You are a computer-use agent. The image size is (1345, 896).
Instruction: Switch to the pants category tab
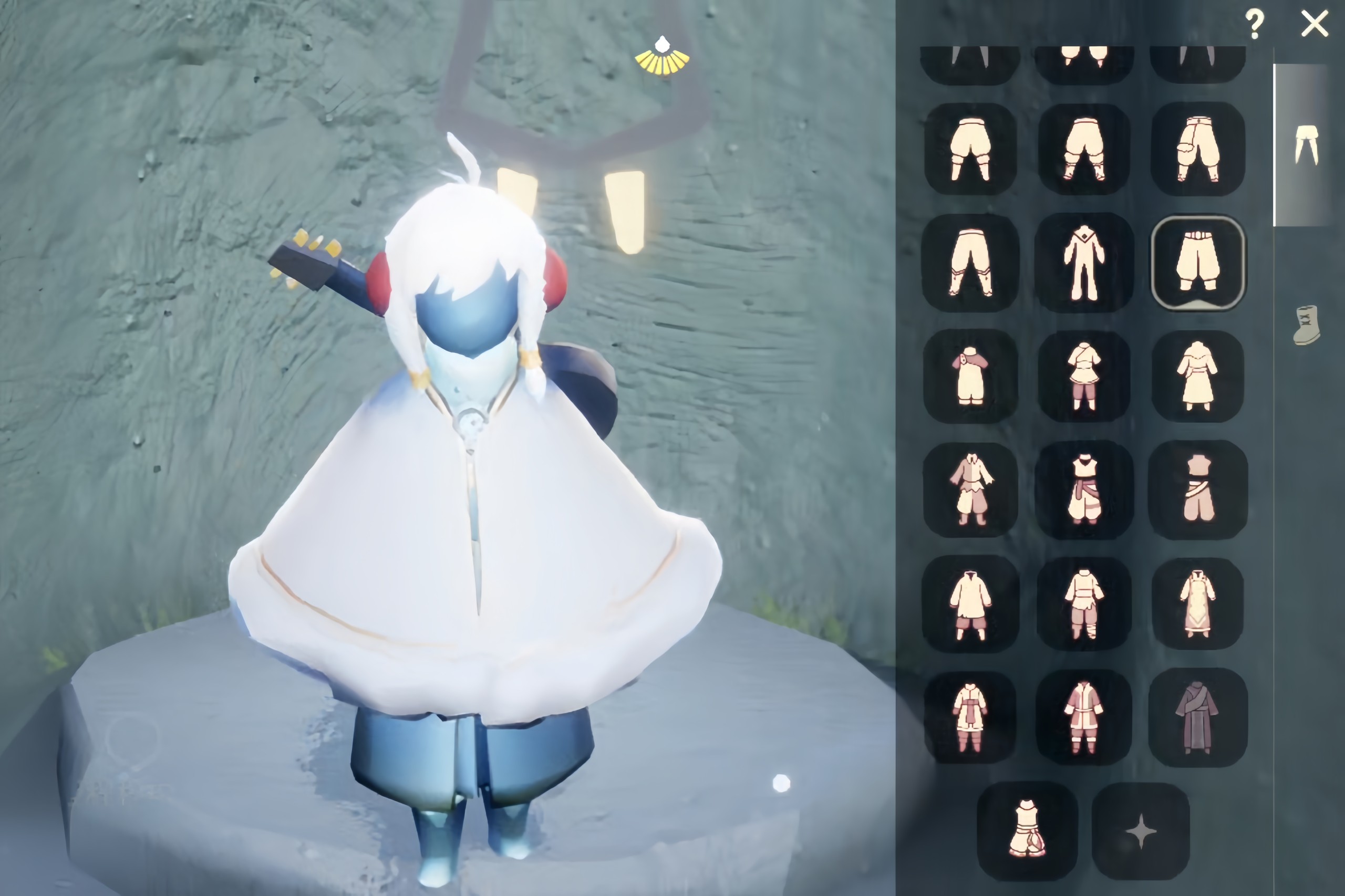(1306, 145)
